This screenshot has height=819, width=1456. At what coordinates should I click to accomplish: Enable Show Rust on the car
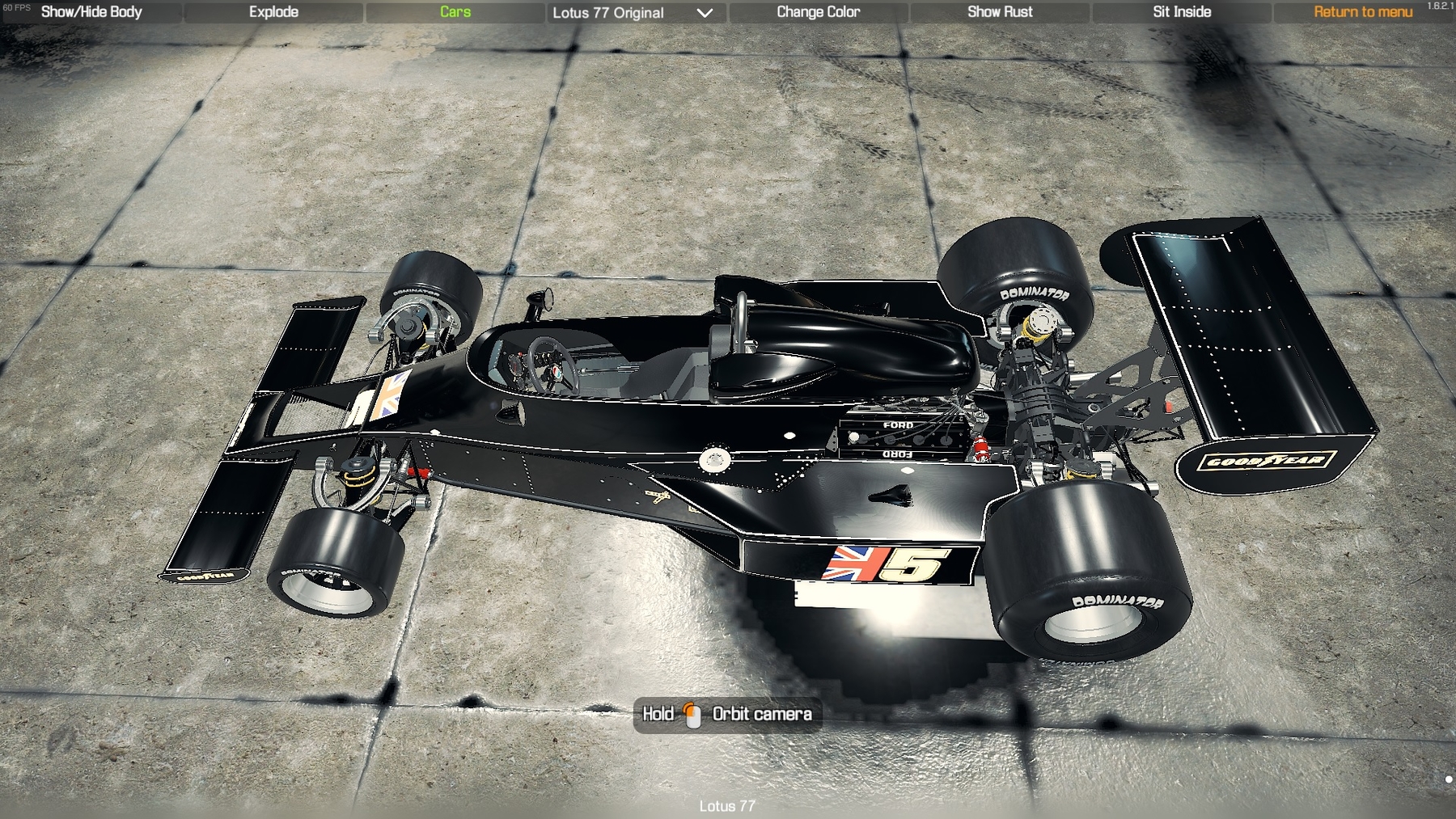coord(1000,12)
